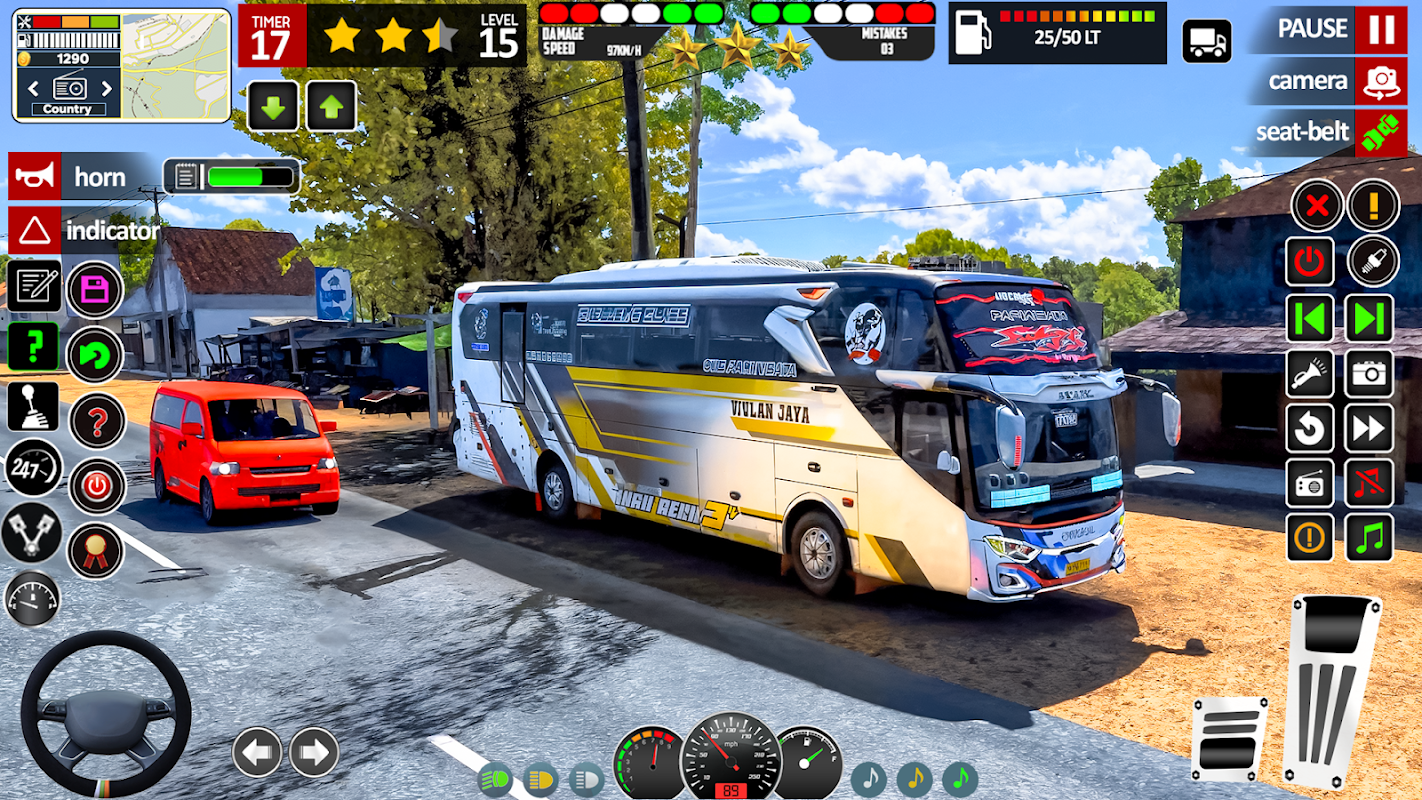Steer right with the right arrow

[314, 752]
